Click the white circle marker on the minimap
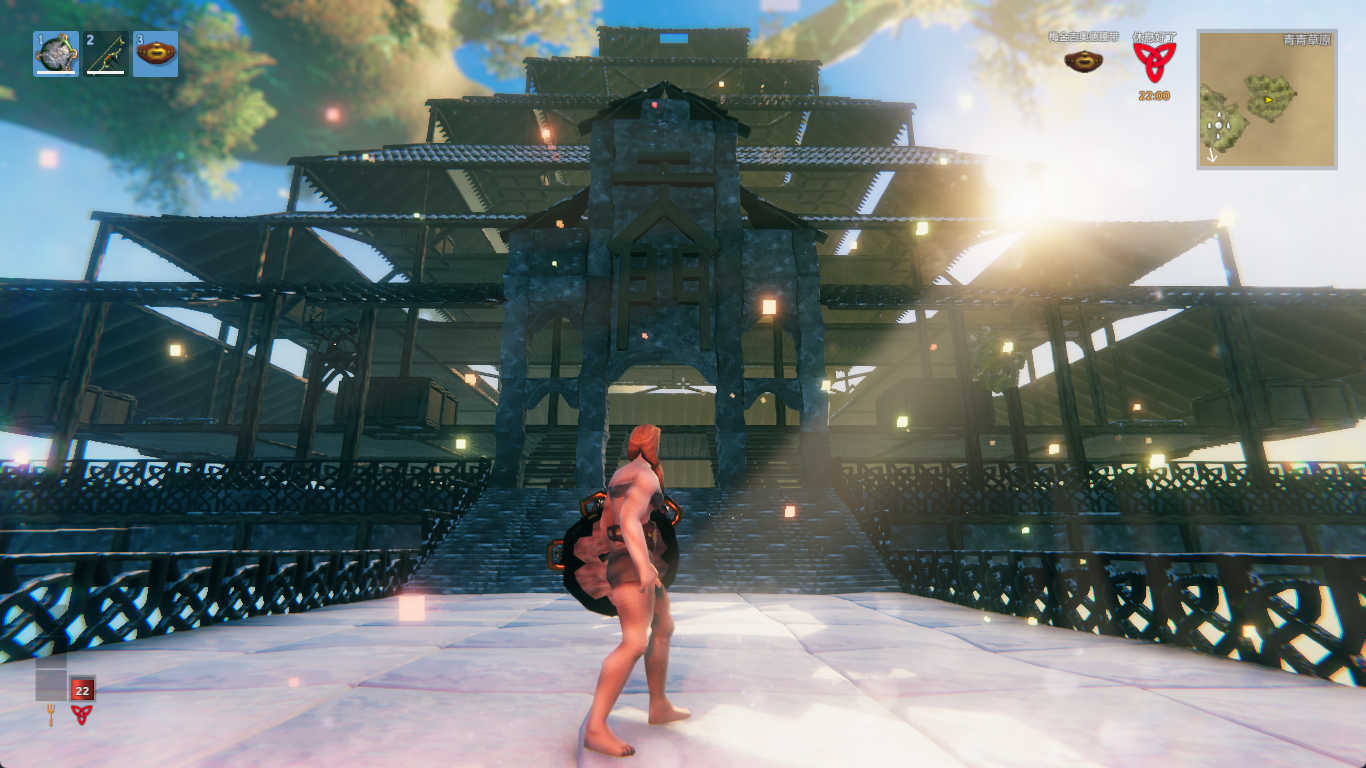Image resolution: width=1366 pixels, height=768 pixels. (x=1216, y=125)
